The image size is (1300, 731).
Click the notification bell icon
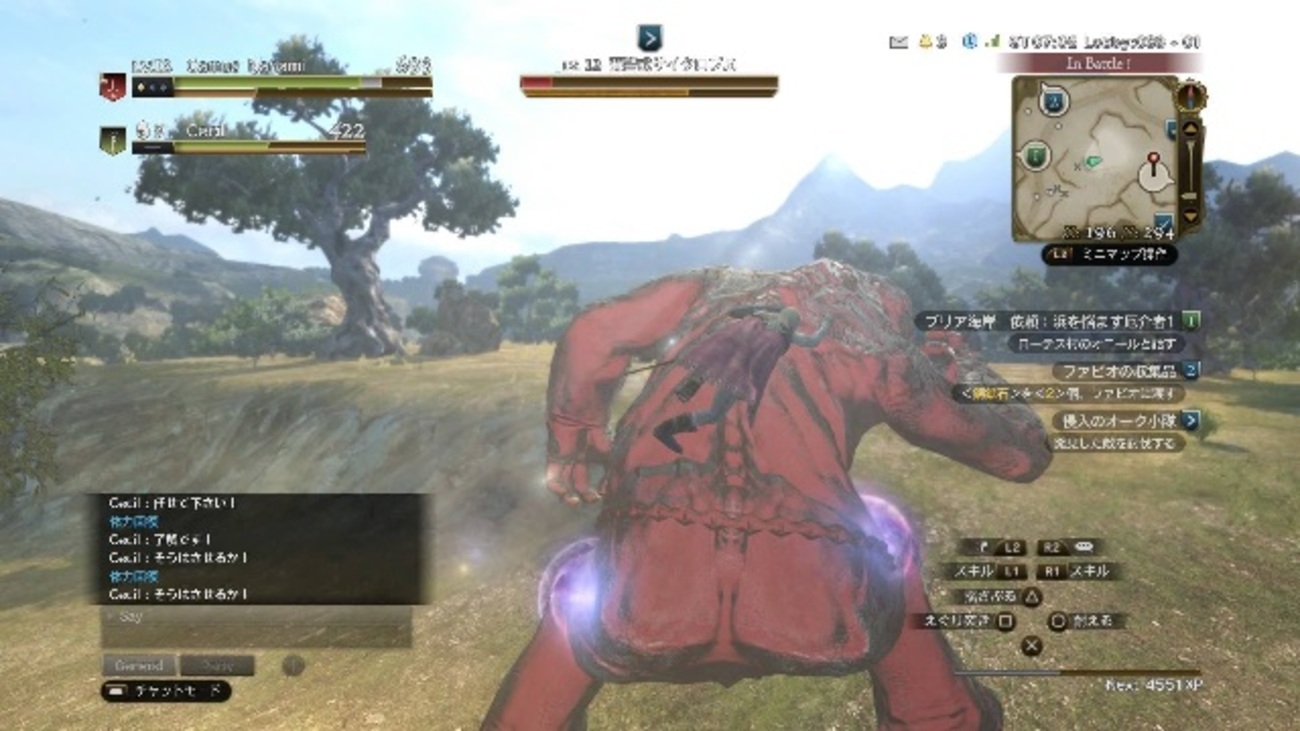pyautogui.click(x=926, y=42)
